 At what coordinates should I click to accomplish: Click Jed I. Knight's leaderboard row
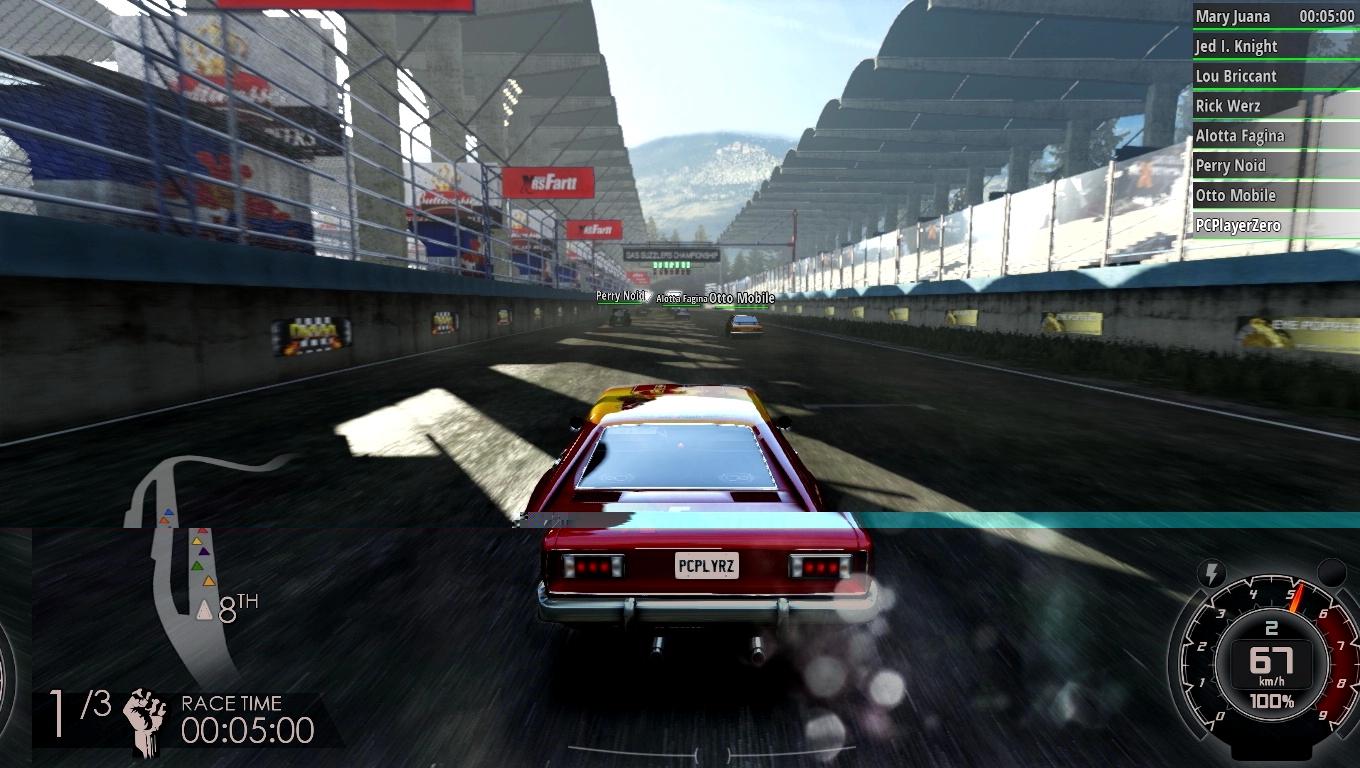pyautogui.click(x=1274, y=46)
